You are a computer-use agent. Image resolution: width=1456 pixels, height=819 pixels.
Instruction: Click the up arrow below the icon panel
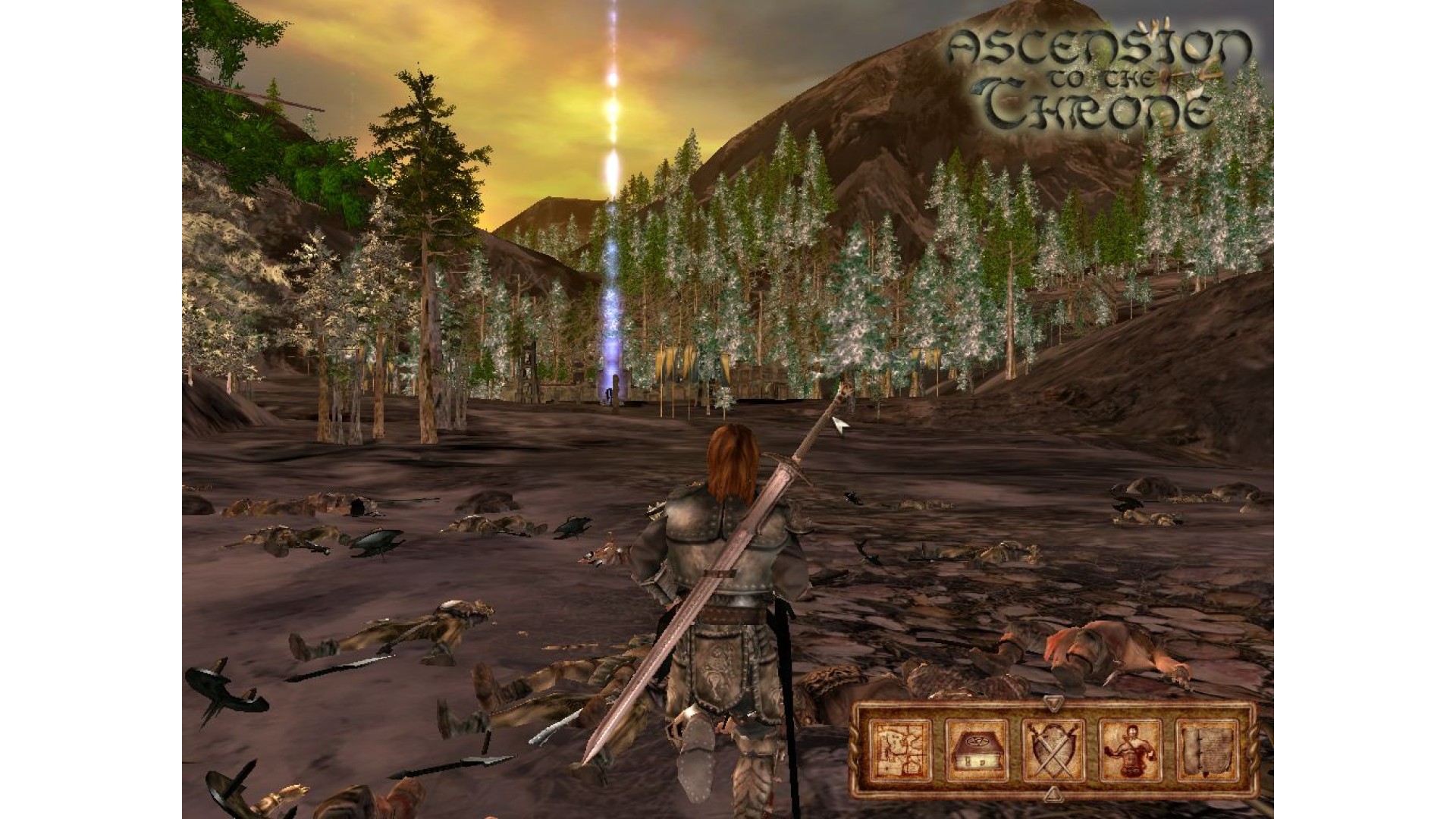pos(1053,795)
